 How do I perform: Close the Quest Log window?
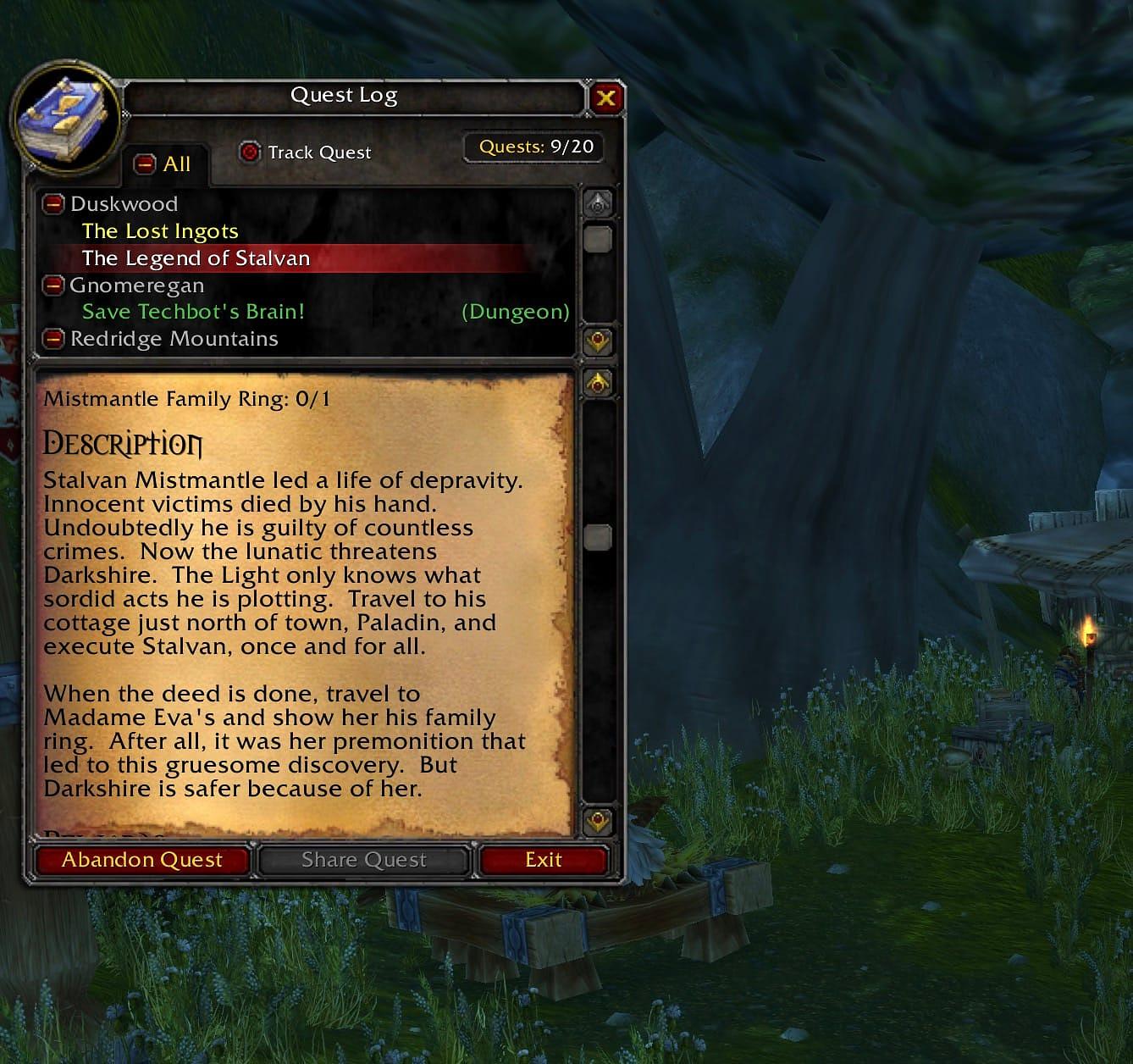pyautogui.click(x=605, y=98)
